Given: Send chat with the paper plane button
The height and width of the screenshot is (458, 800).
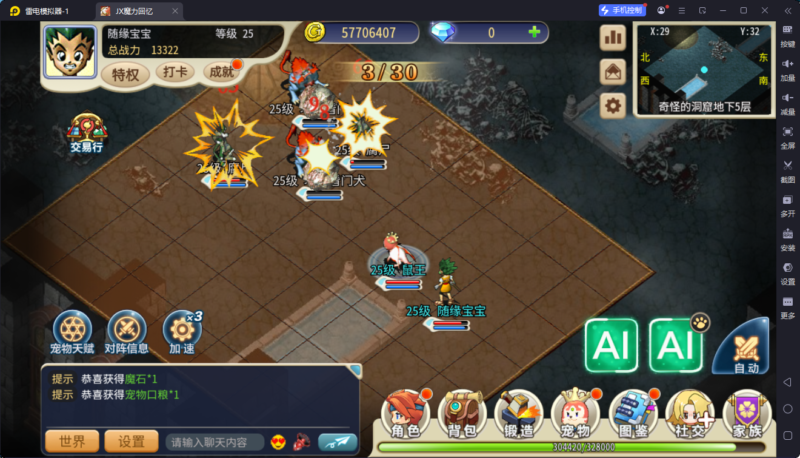Looking at the screenshot, I should (x=337, y=441).
